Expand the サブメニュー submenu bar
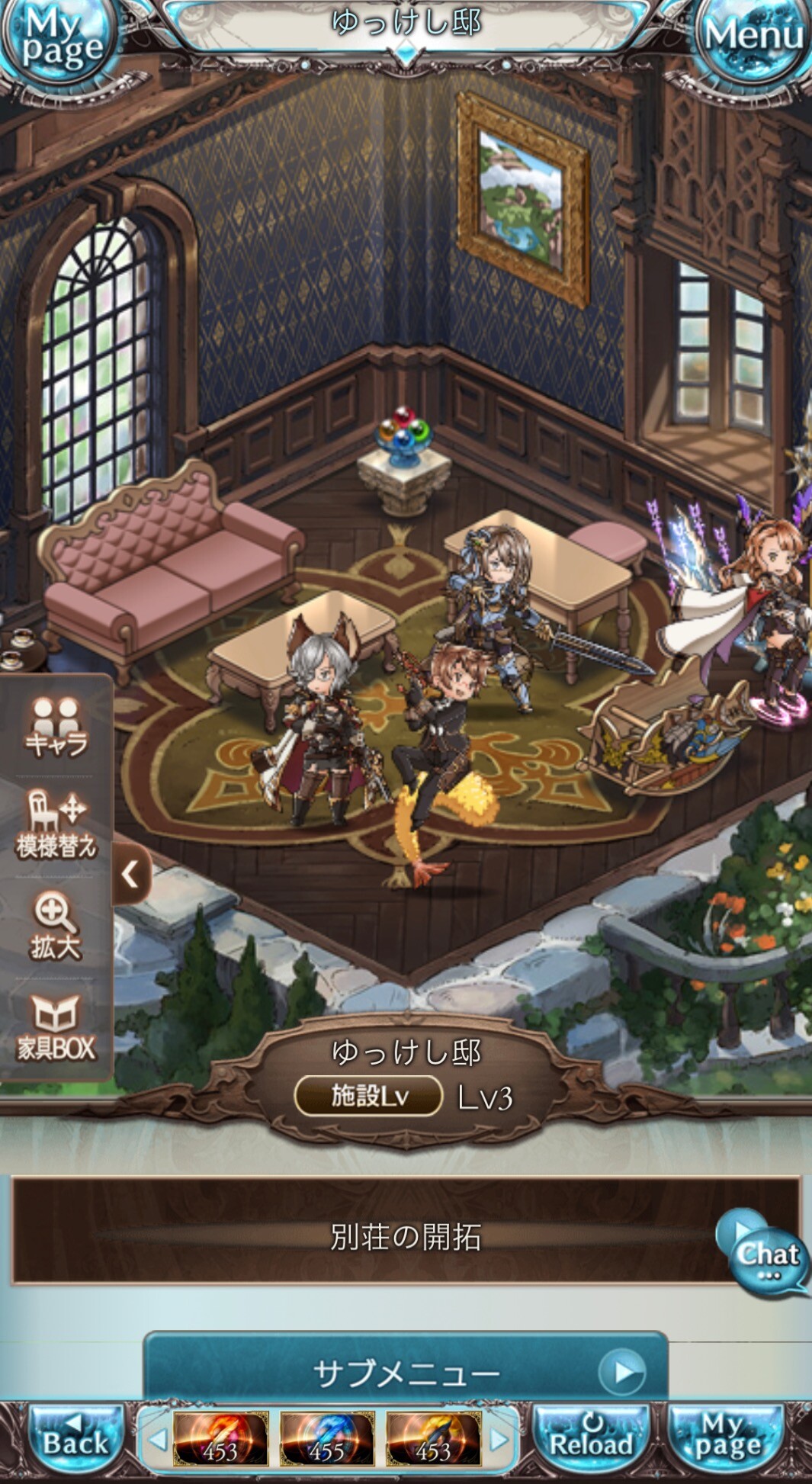Image resolution: width=812 pixels, height=1484 pixels. [406, 1373]
